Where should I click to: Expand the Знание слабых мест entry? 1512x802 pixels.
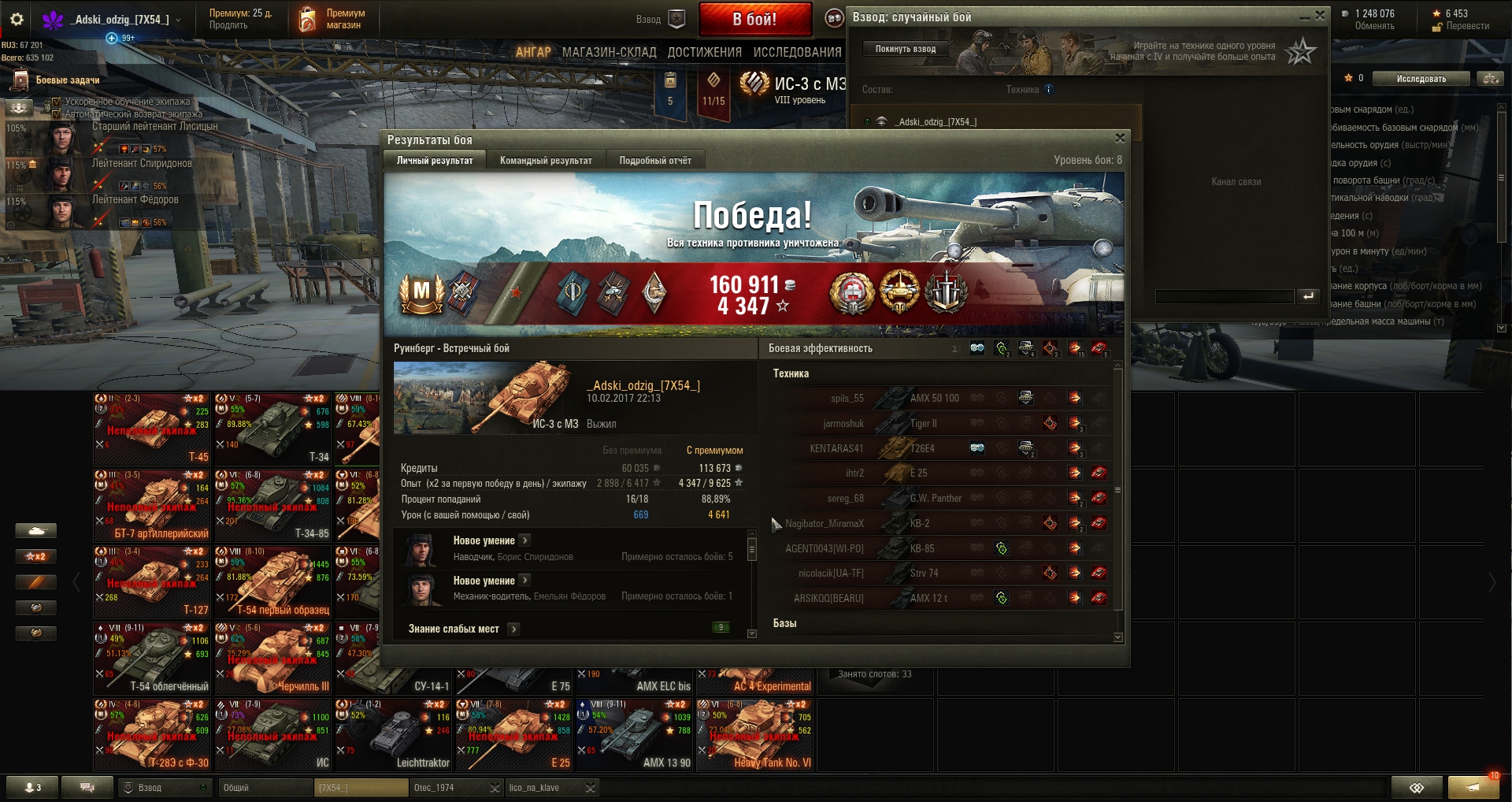tap(513, 629)
